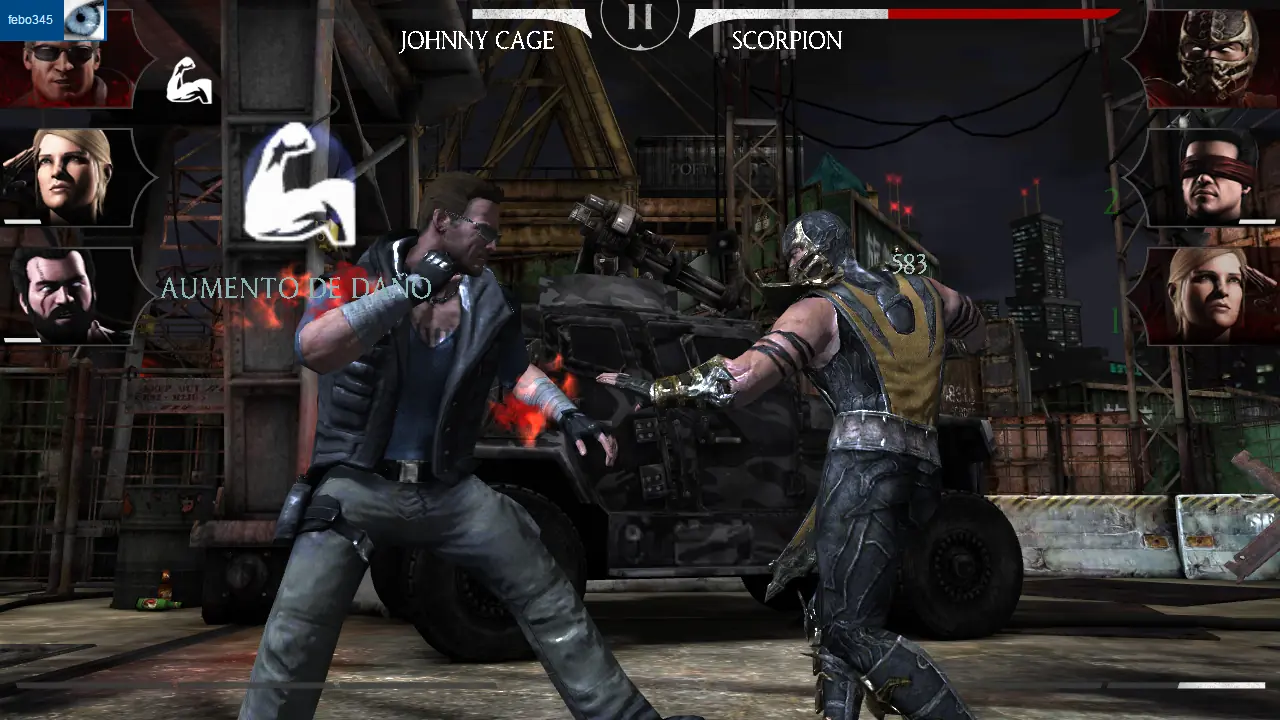Click the JOHNNY CAGE name label
The height and width of the screenshot is (720, 1280).
click(478, 41)
